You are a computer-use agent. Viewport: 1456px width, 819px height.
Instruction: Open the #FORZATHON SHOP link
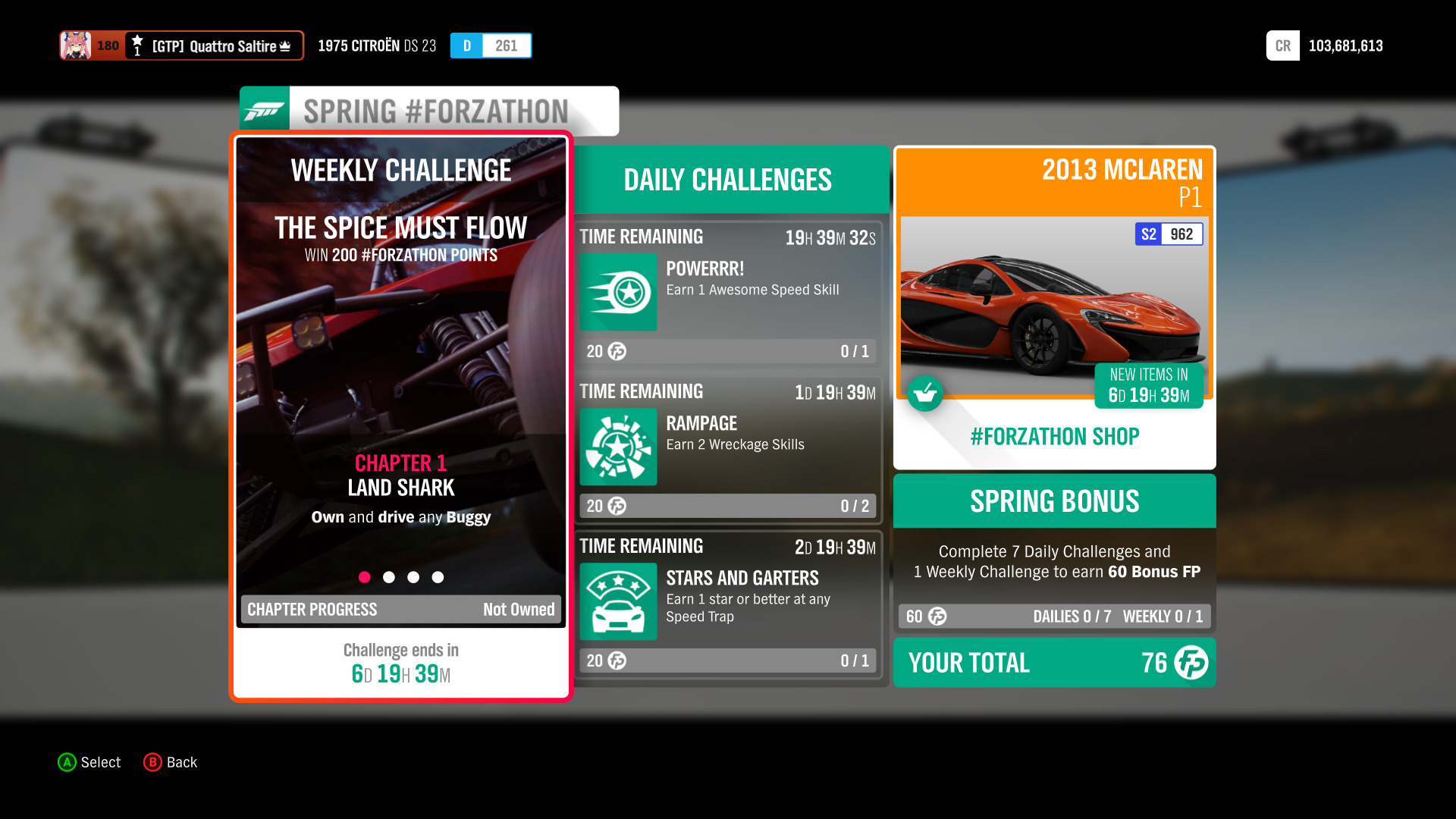coord(1054,436)
